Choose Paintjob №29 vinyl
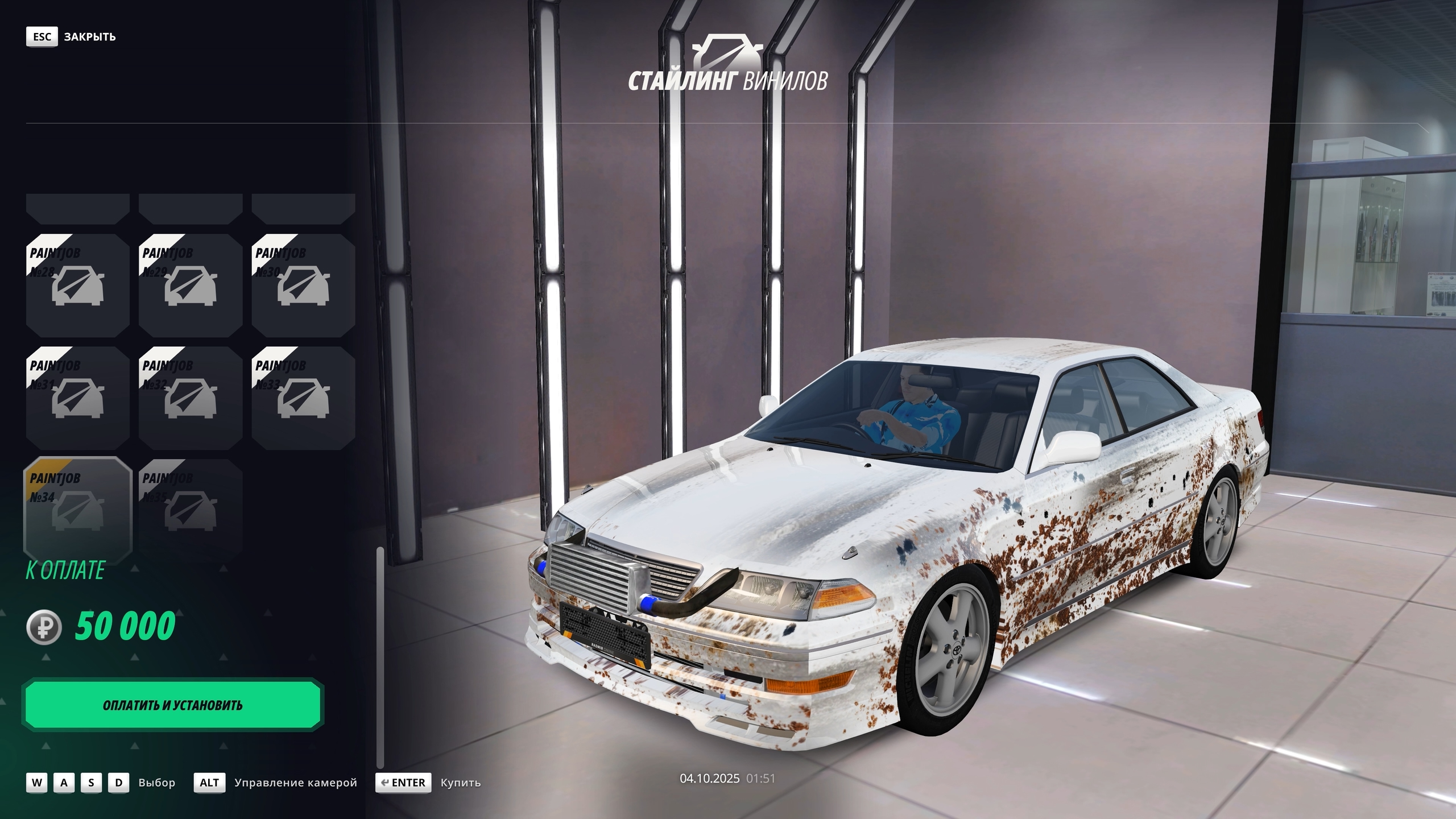The width and height of the screenshot is (1456, 819). [190, 286]
